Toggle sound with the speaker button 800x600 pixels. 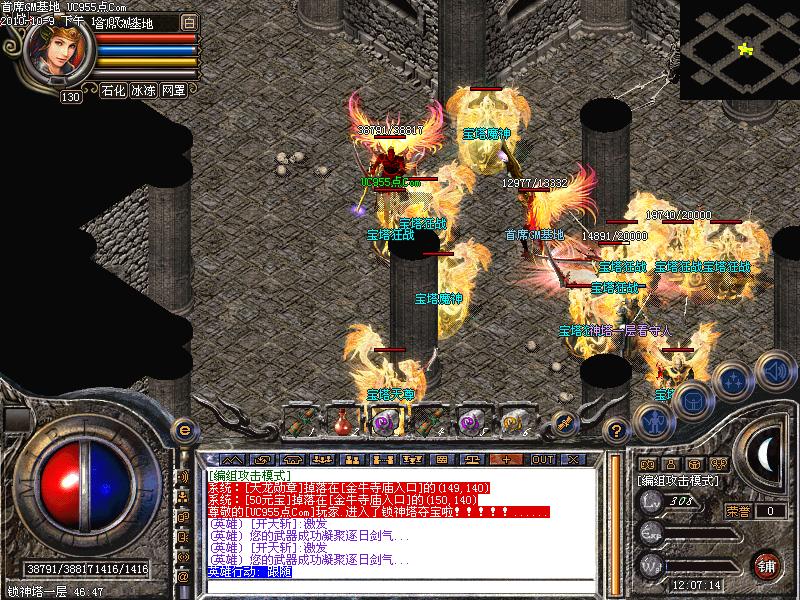click(x=773, y=372)
